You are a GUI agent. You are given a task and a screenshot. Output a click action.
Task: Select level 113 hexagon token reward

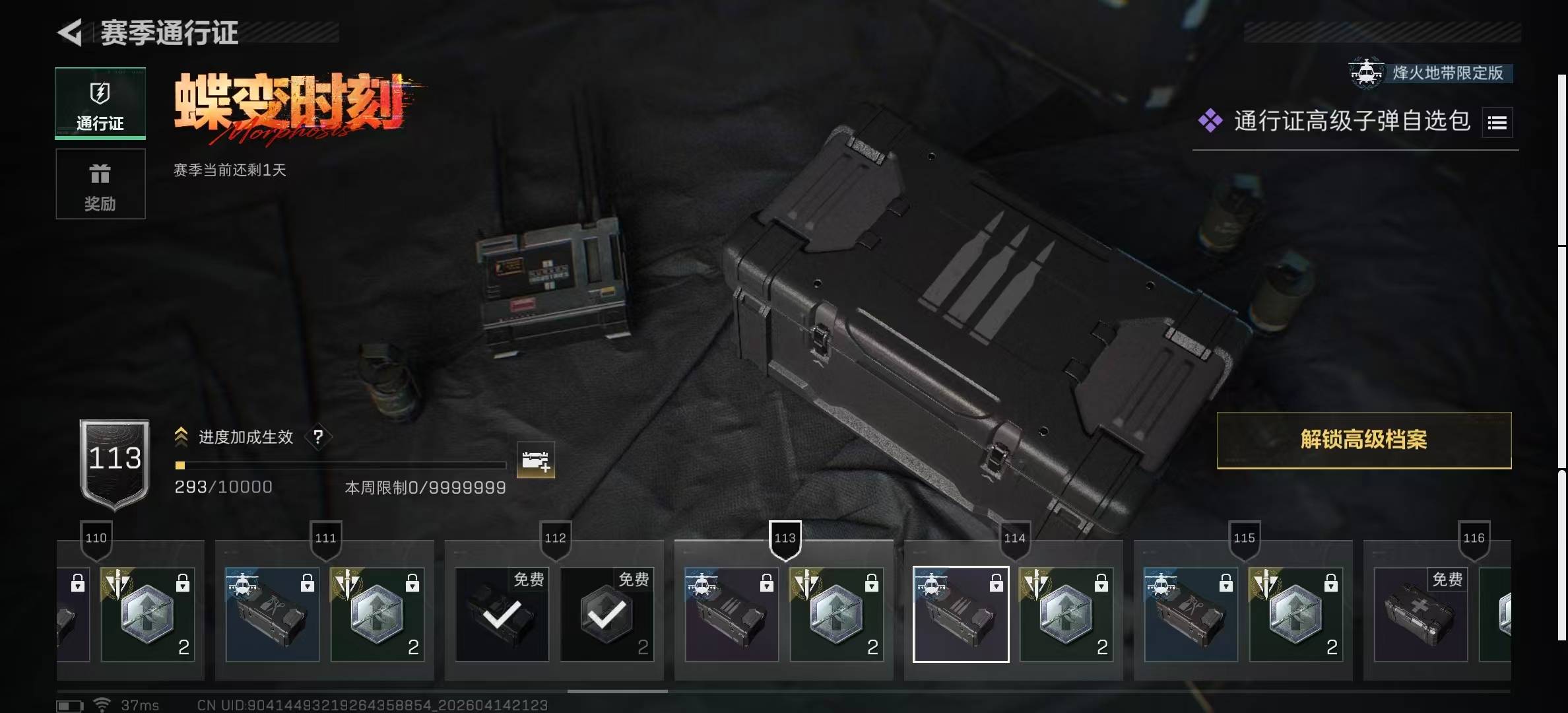pyautogui.click(x=836, y=614)
